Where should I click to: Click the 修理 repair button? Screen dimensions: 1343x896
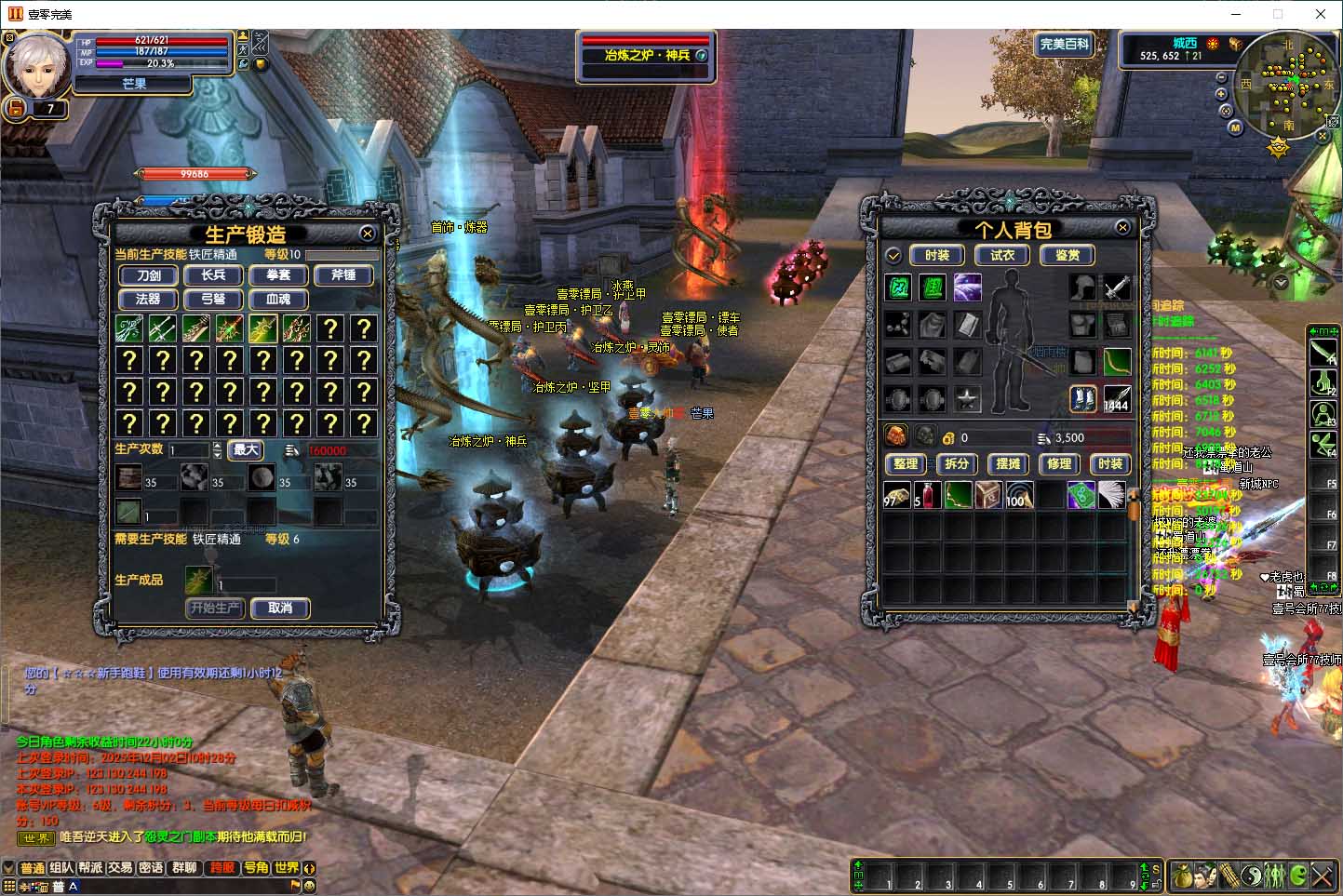pos(1059,463)
